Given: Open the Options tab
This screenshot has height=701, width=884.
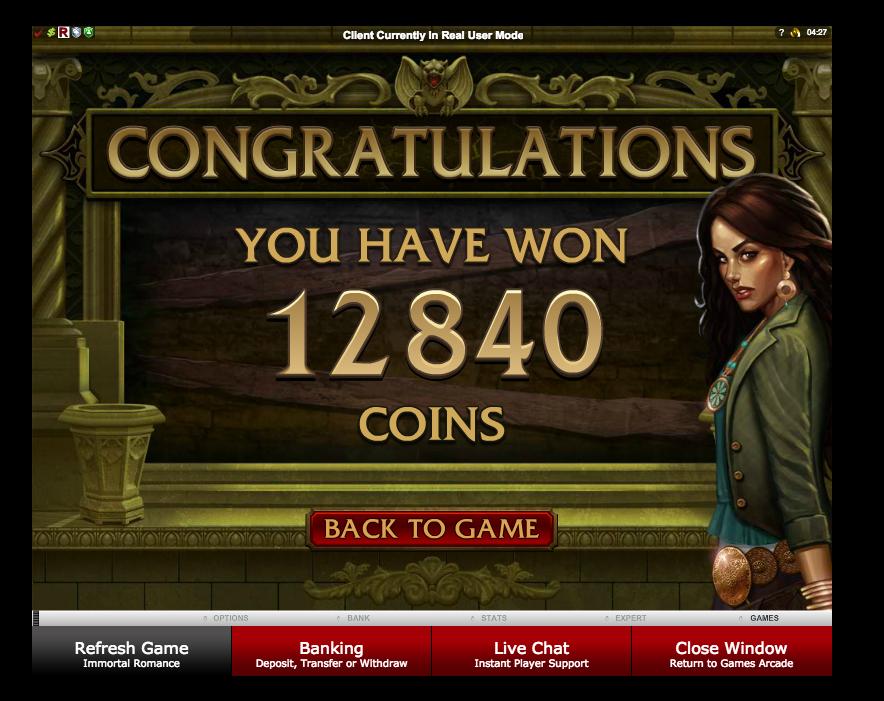Looking at the screenshot, I should coord(230,618).
